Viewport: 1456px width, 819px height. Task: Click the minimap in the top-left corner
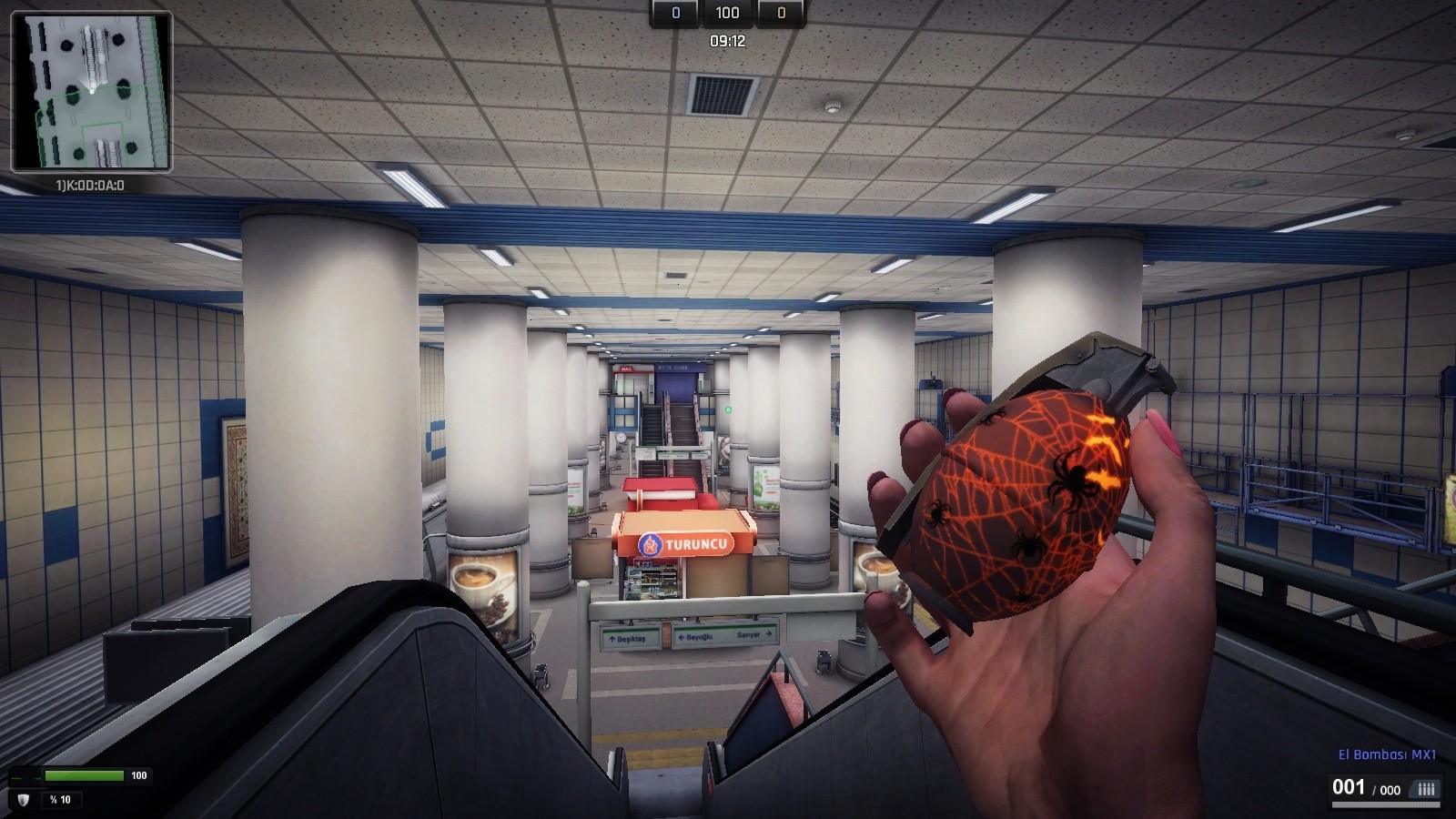pyautogui.click(x=91, y=91)
